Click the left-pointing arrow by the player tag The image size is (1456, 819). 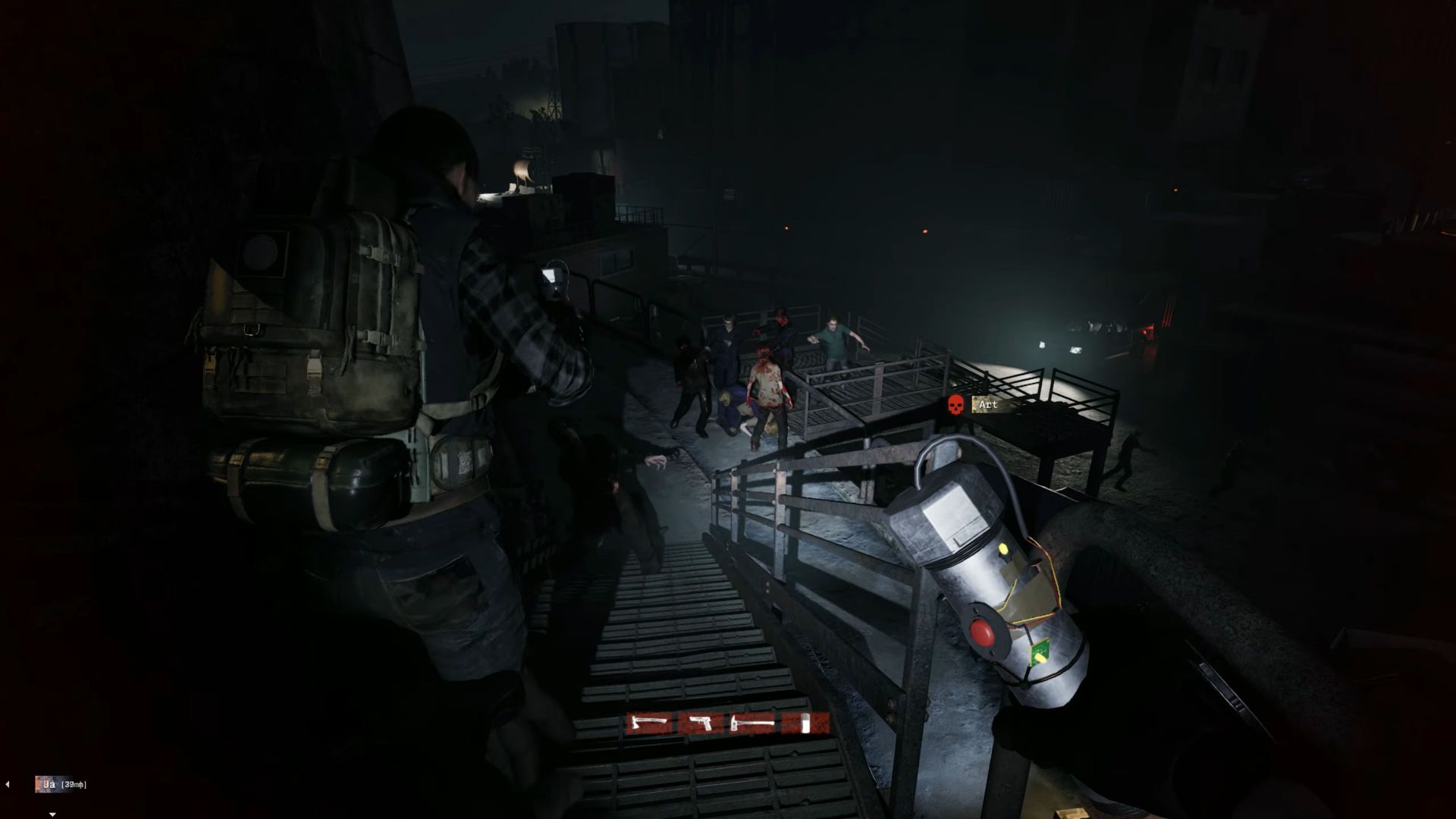click(x=8, y=784)
